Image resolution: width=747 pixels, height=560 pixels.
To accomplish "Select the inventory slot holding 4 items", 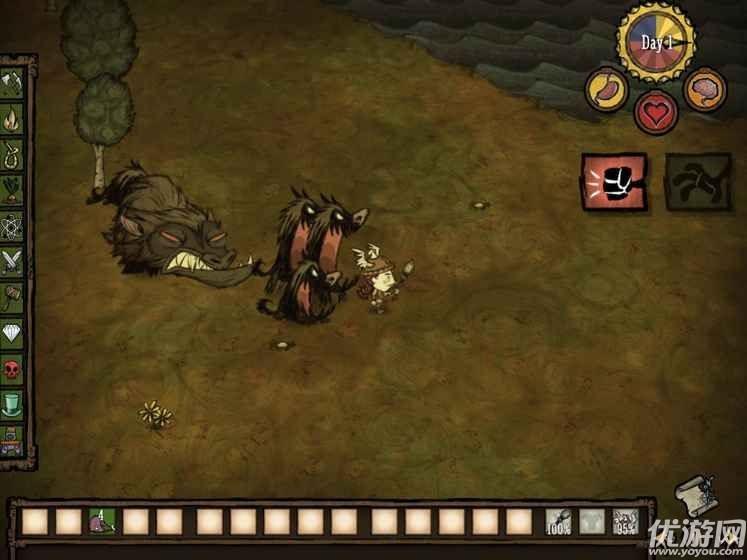I will pos(102,521).
